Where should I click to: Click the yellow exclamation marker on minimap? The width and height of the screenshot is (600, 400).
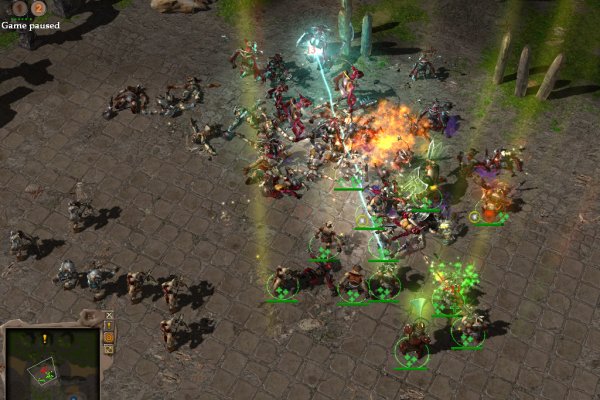click(45, 339)
